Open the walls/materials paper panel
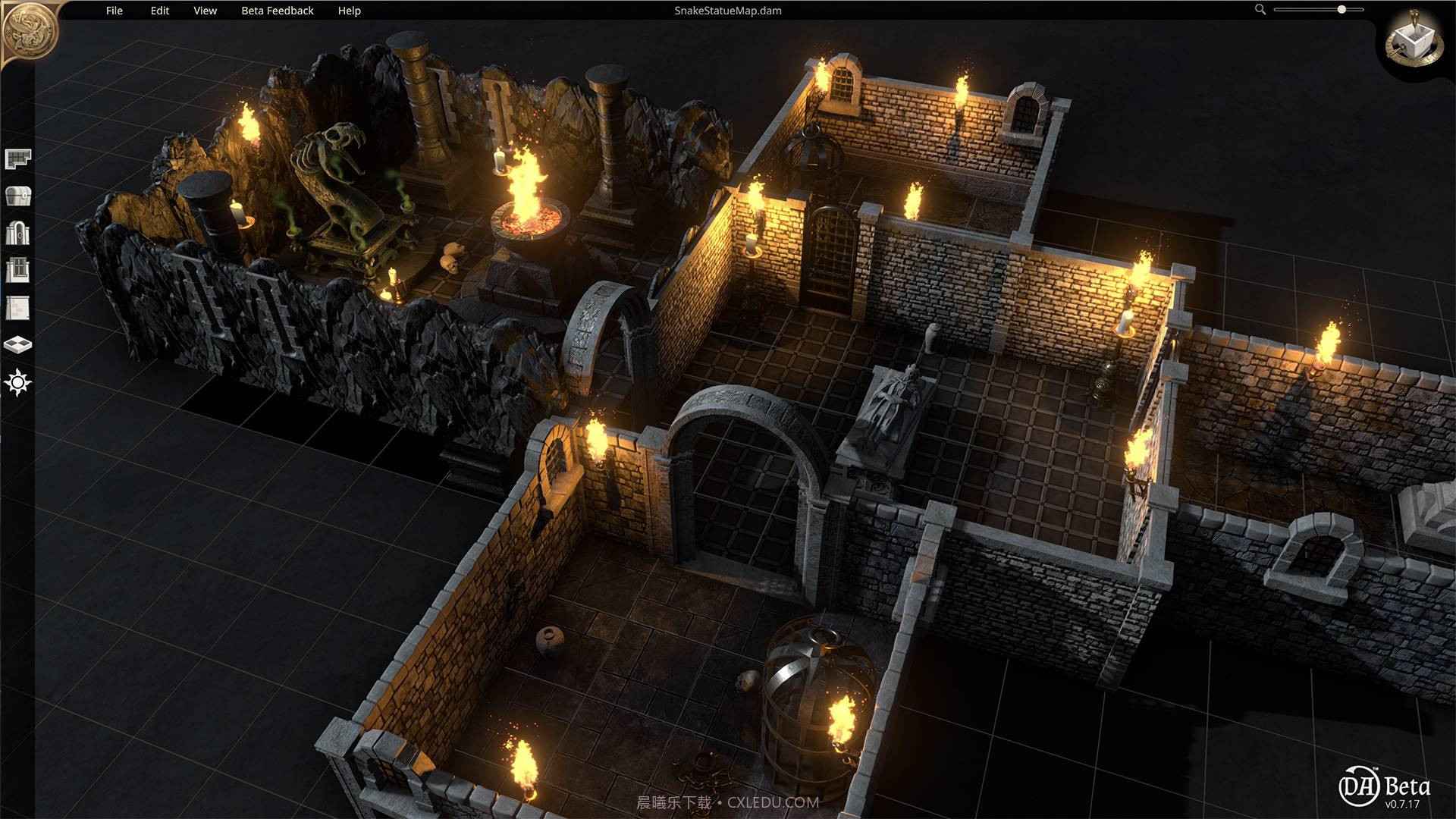This screenshot has width=1456, height=819. [19, 306]
